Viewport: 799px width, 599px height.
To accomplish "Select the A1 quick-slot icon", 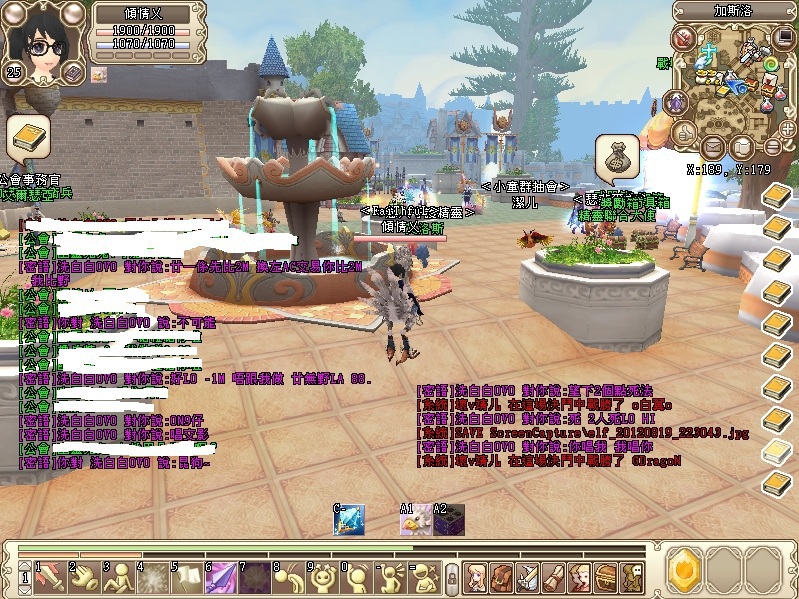I will (415, 520).
